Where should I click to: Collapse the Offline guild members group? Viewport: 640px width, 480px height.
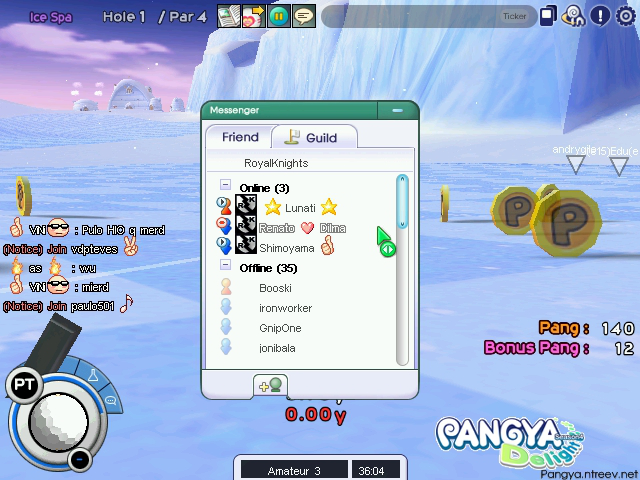[x=225, y=267]
